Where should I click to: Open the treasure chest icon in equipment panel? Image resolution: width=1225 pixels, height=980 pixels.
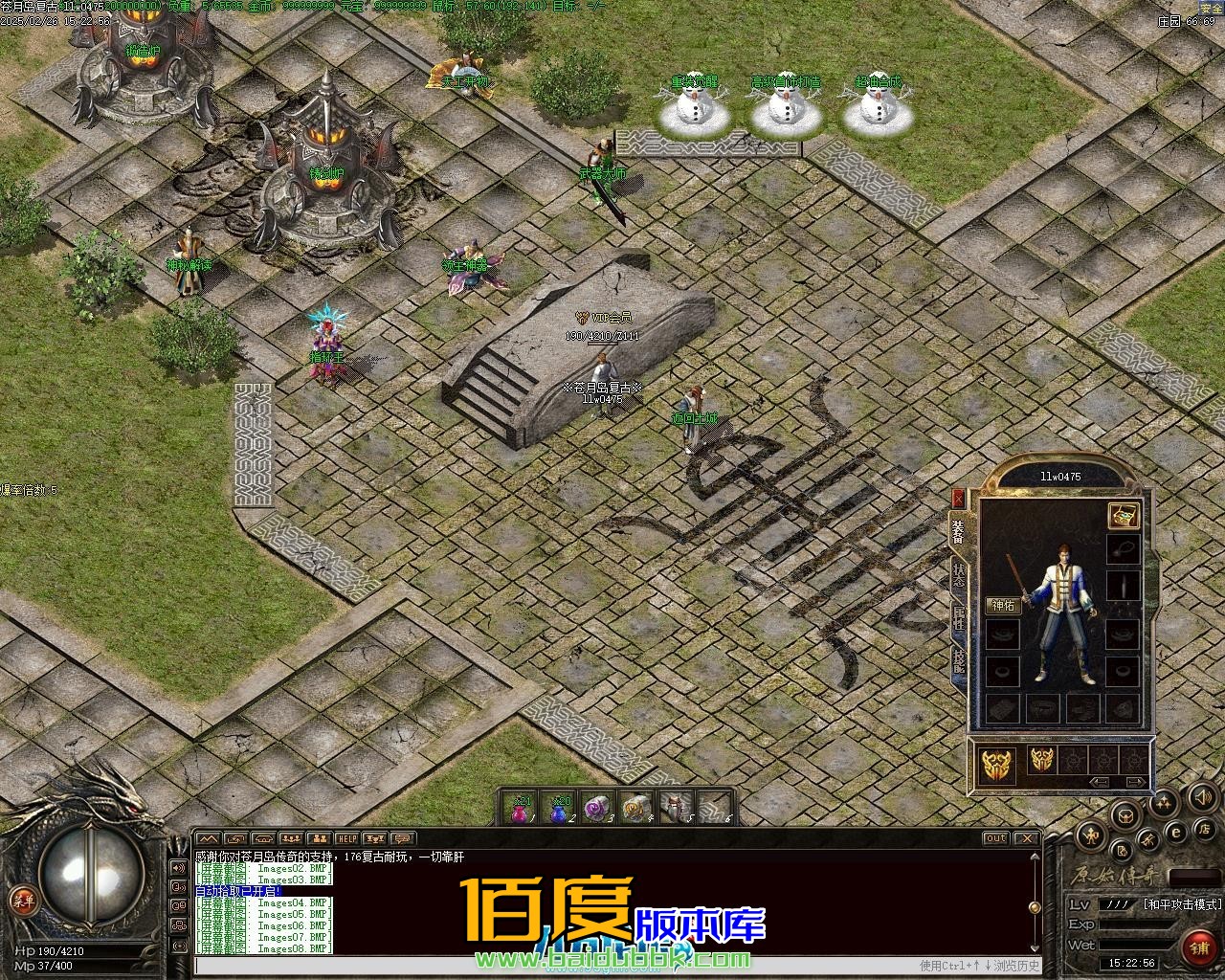point(1123,516)
